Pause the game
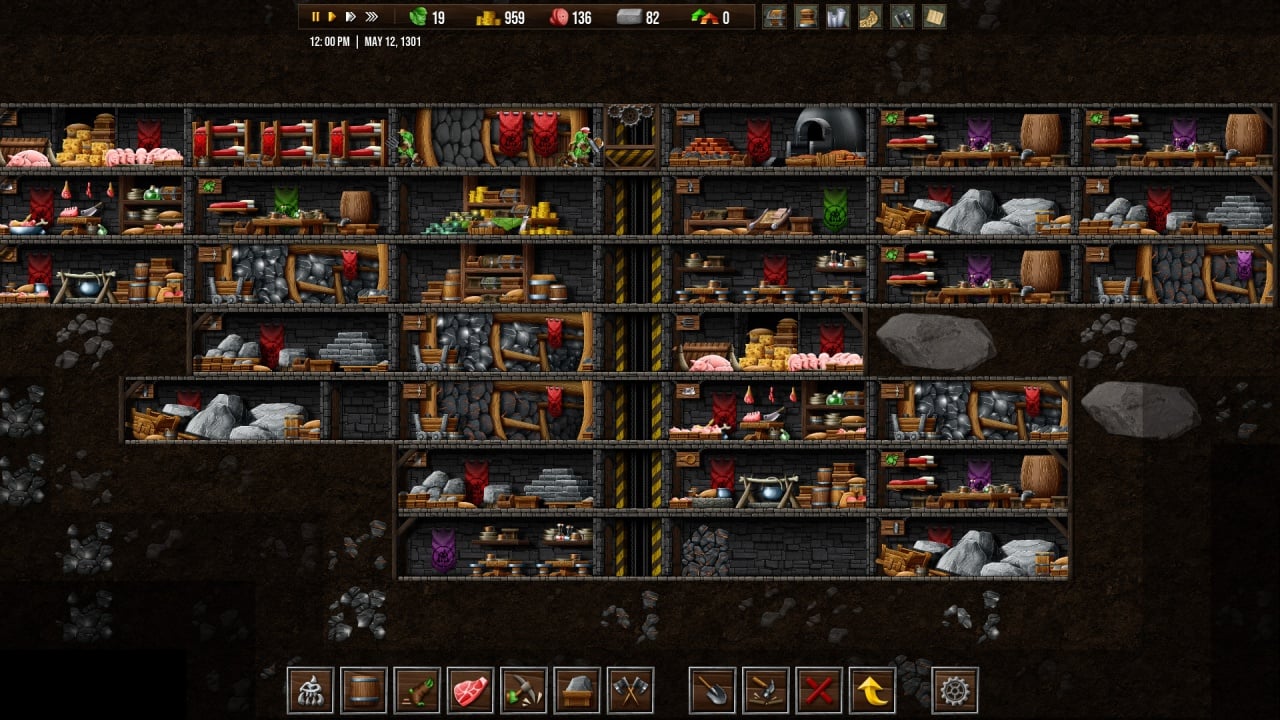Image resolution: width=1280 pixels, height=720 pixels. point(315,17)
